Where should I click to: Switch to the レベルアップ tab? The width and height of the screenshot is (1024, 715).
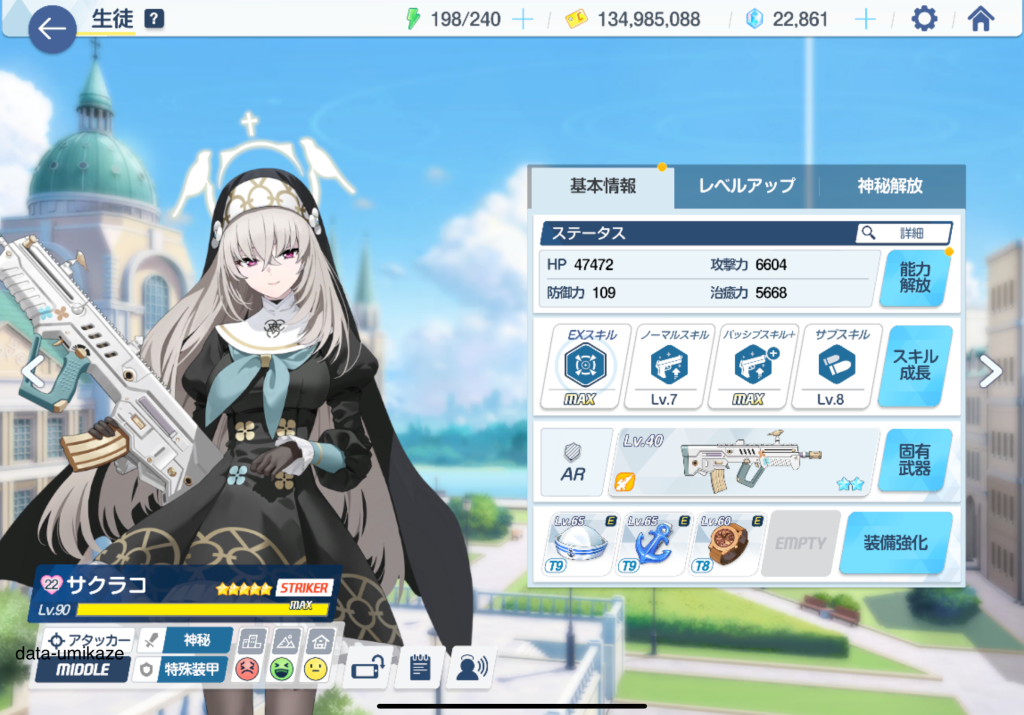746,186
